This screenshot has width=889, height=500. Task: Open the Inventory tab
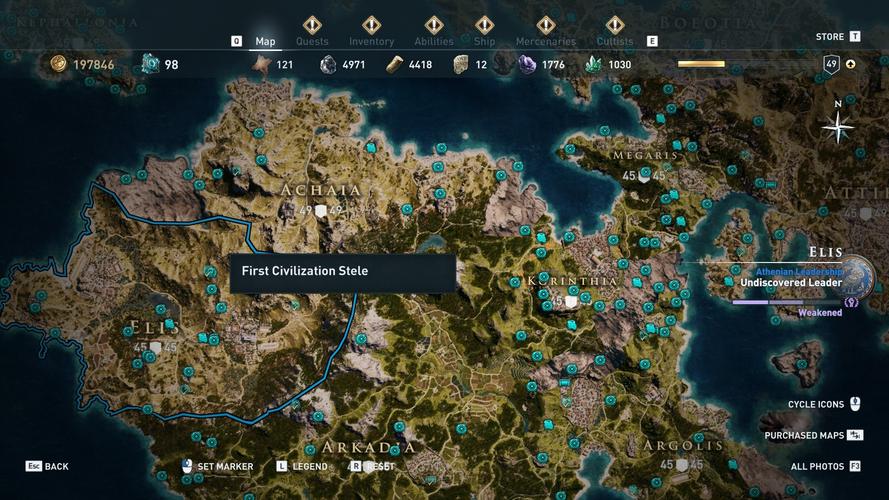371,41
